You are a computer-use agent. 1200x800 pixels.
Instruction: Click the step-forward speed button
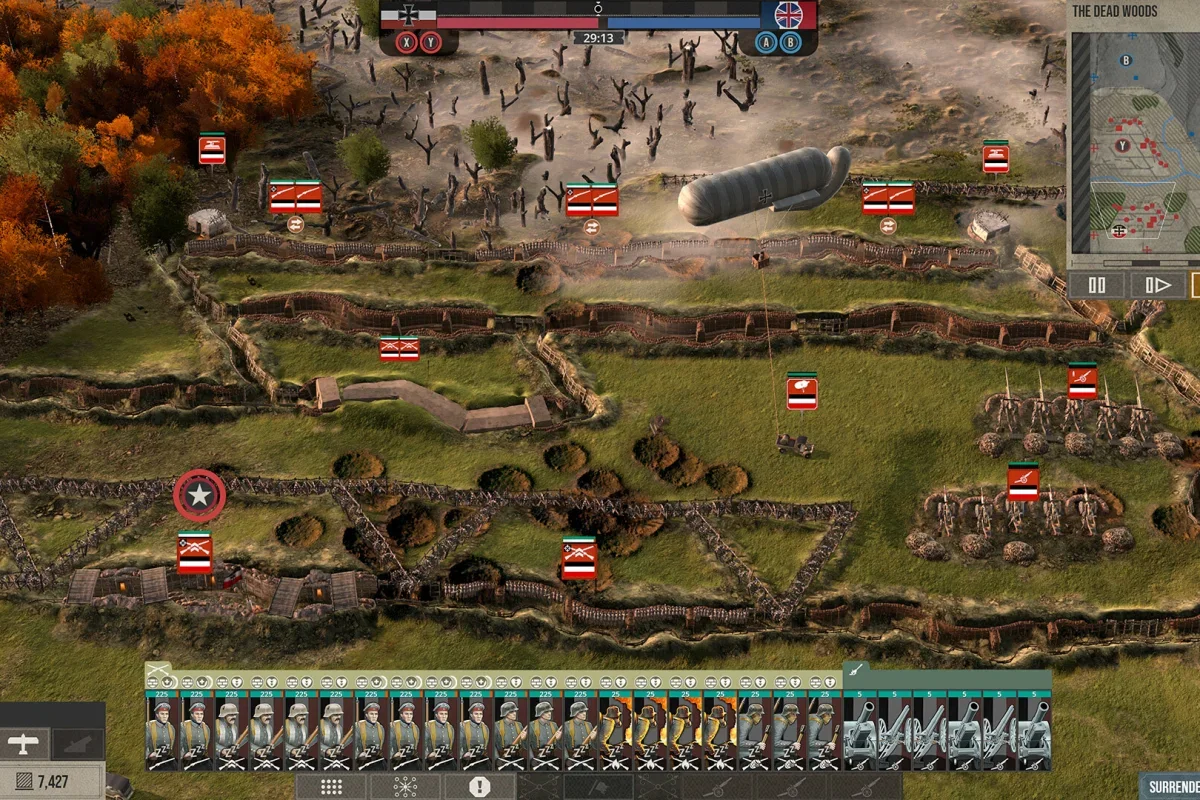coord(1158,285)
